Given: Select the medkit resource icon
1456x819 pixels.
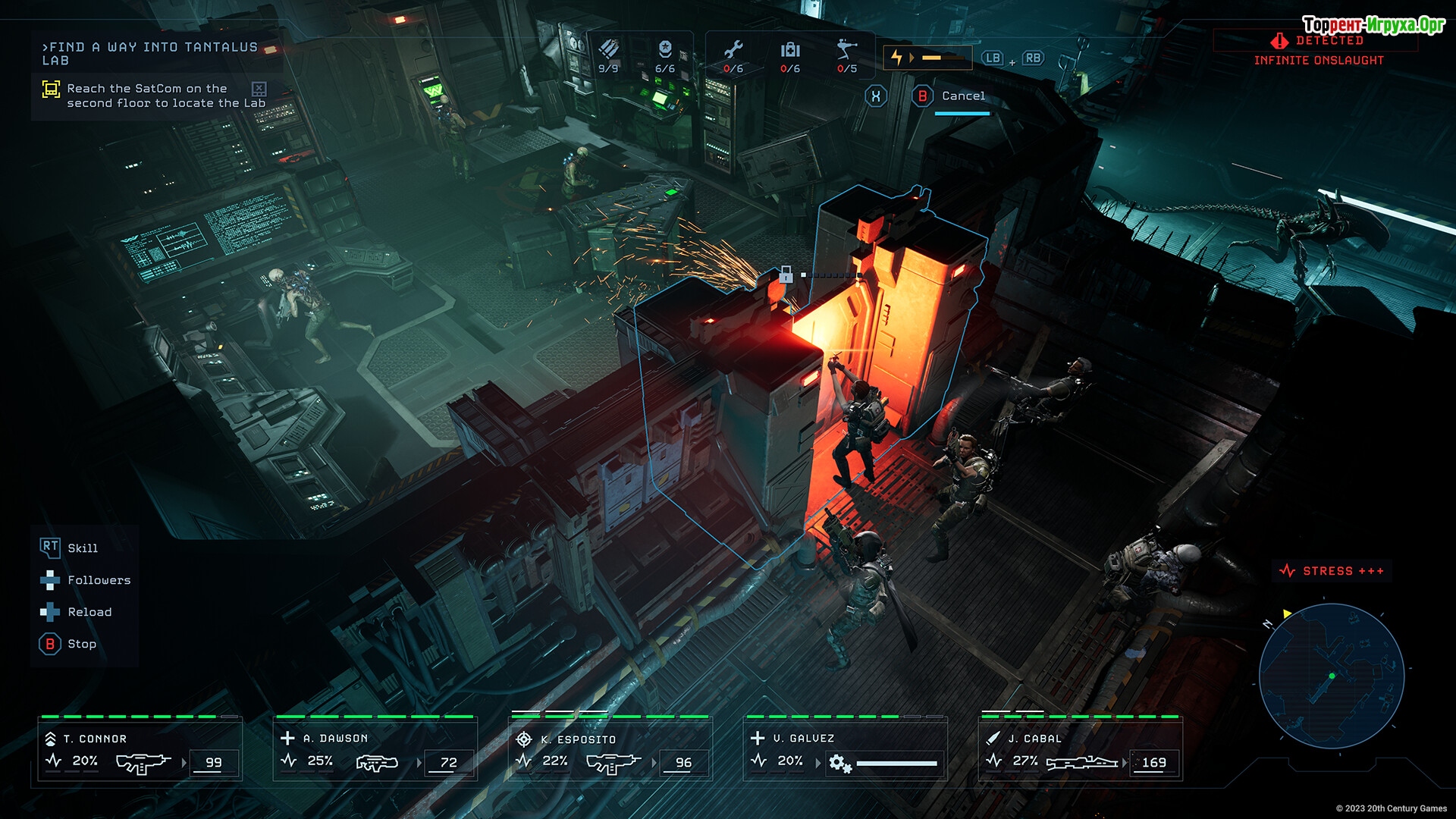Looking at the screenshot, I should (790, 52).
